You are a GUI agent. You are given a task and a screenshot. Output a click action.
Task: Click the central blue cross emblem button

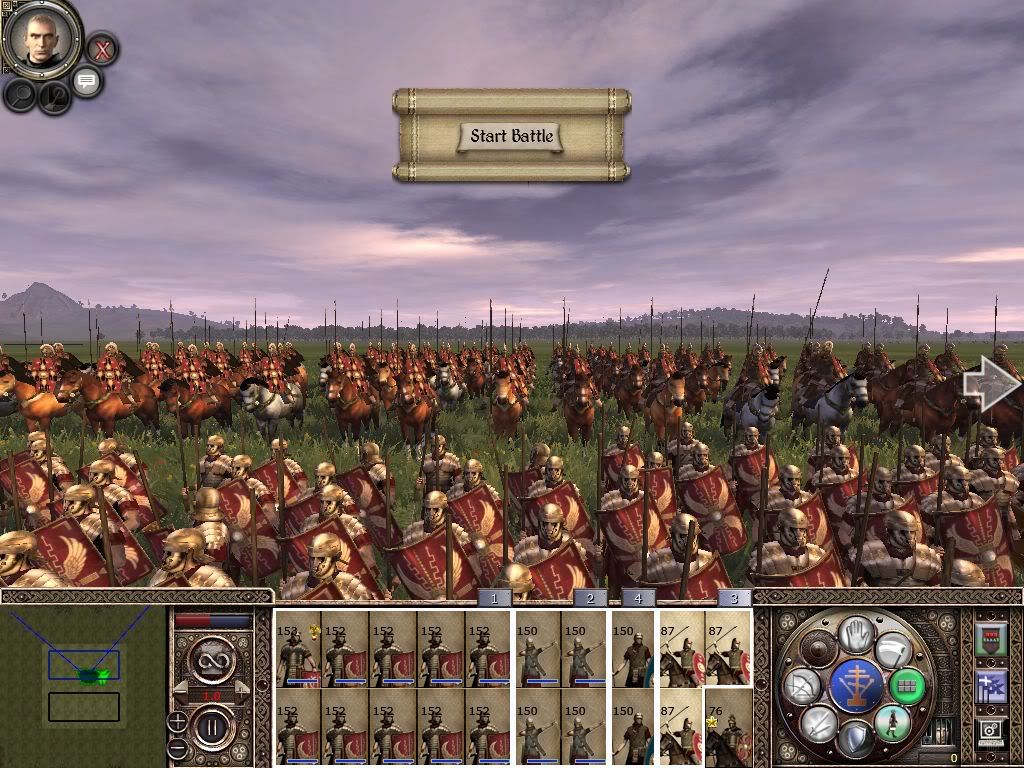point(856,687)
